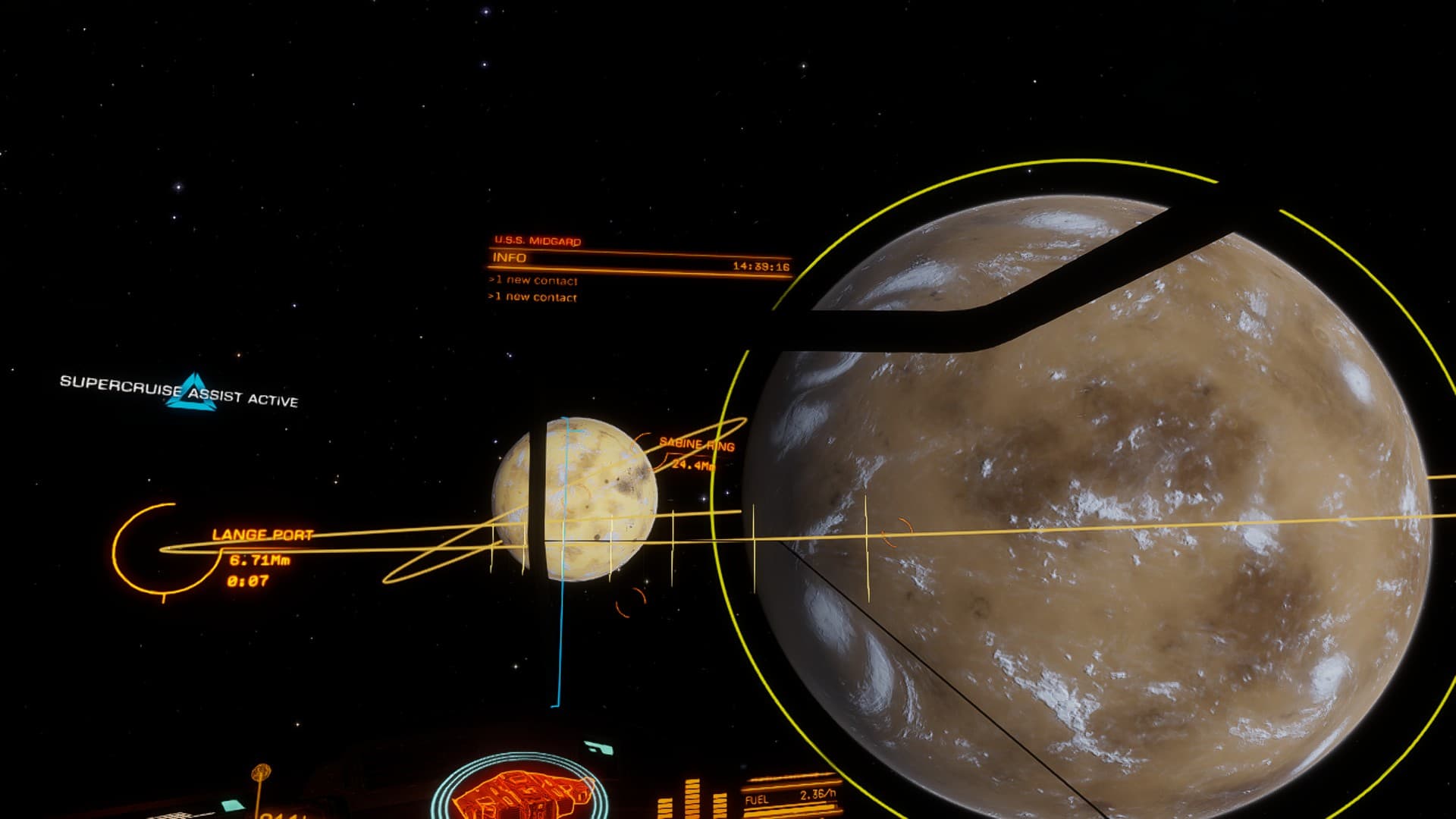Open the INFO message panel header
Image resolution: width=1456 pixels, height=819 pixels.
510,258
